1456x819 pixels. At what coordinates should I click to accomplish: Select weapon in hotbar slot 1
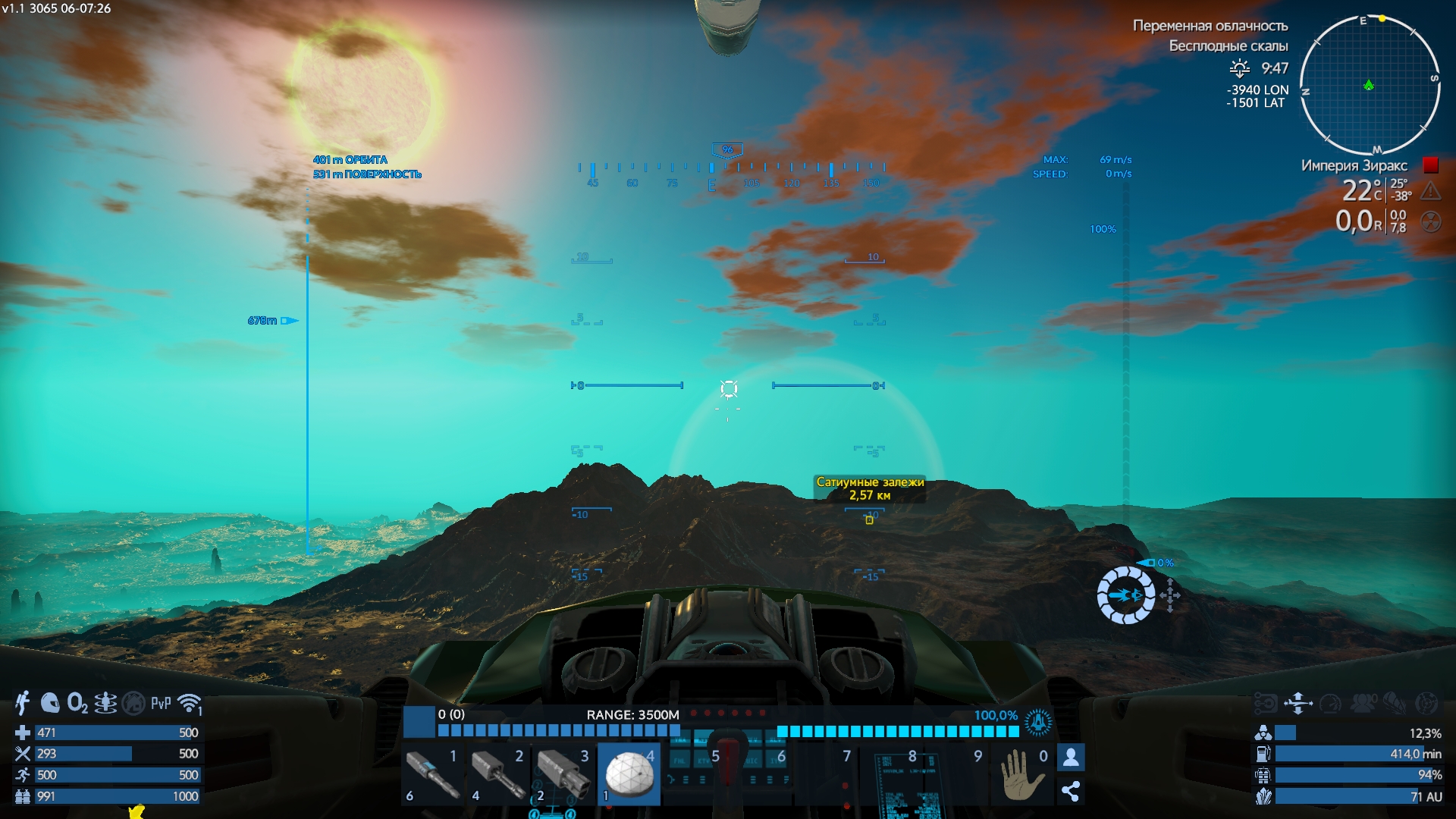434,774
